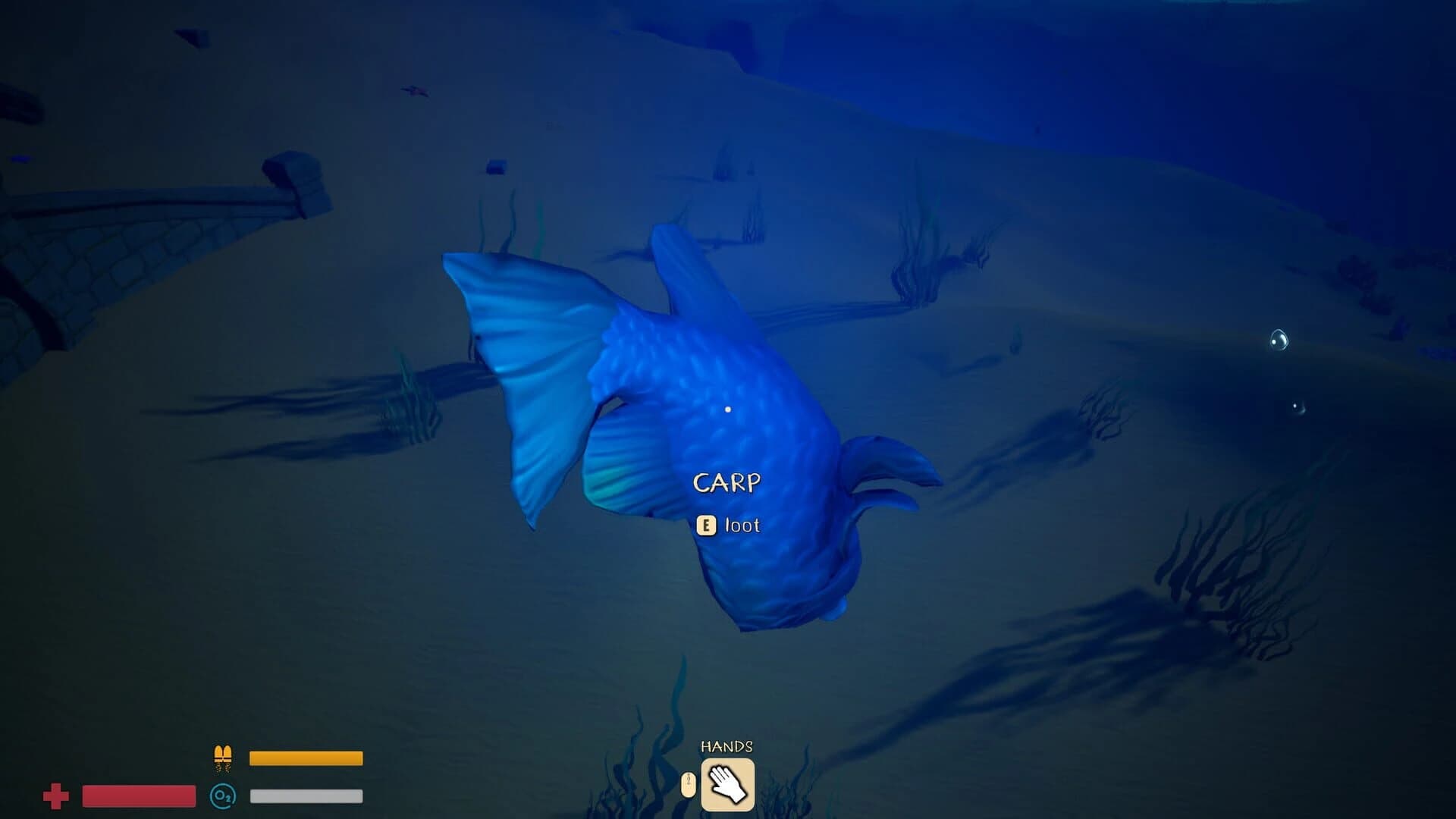Open the CARP loot prompt
Image resolution: width=1456 pixels, height=819 pixels.
click(x=728, y=525)
